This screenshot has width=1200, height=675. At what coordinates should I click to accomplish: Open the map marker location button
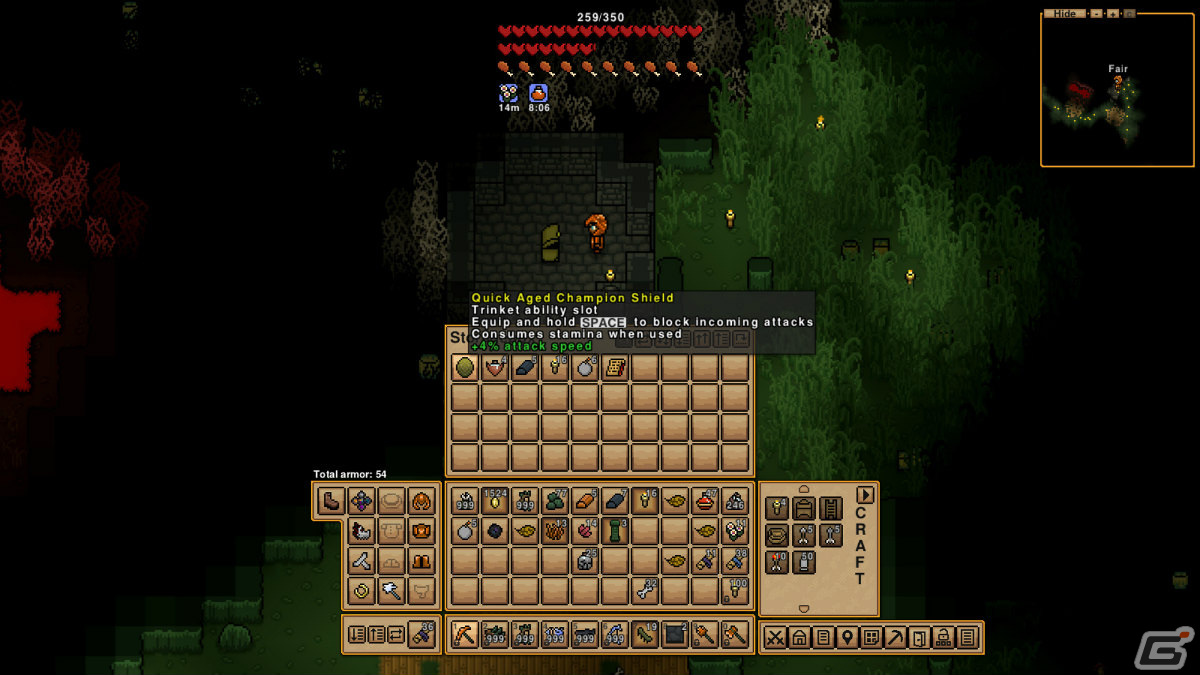(x=847, y=637)
